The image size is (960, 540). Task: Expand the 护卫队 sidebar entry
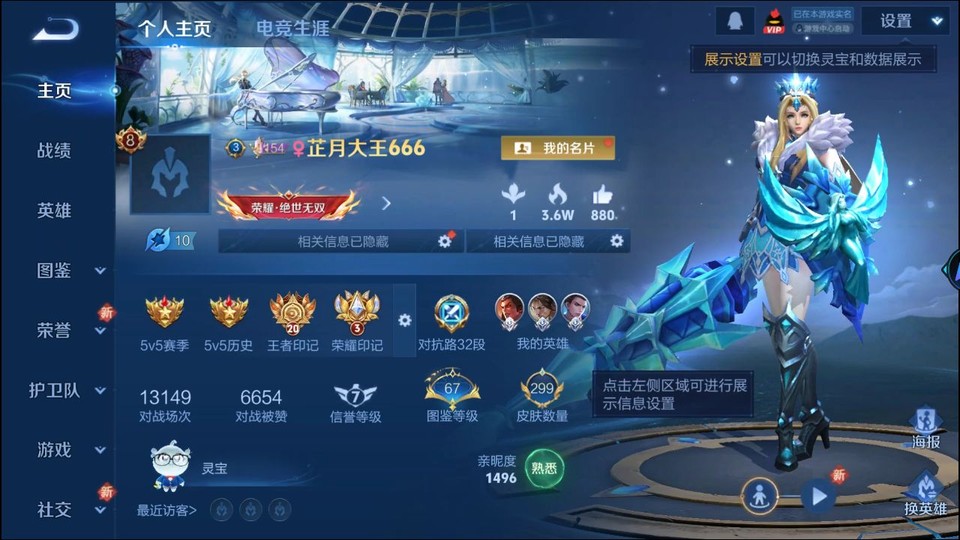click(x=68, y=391)
